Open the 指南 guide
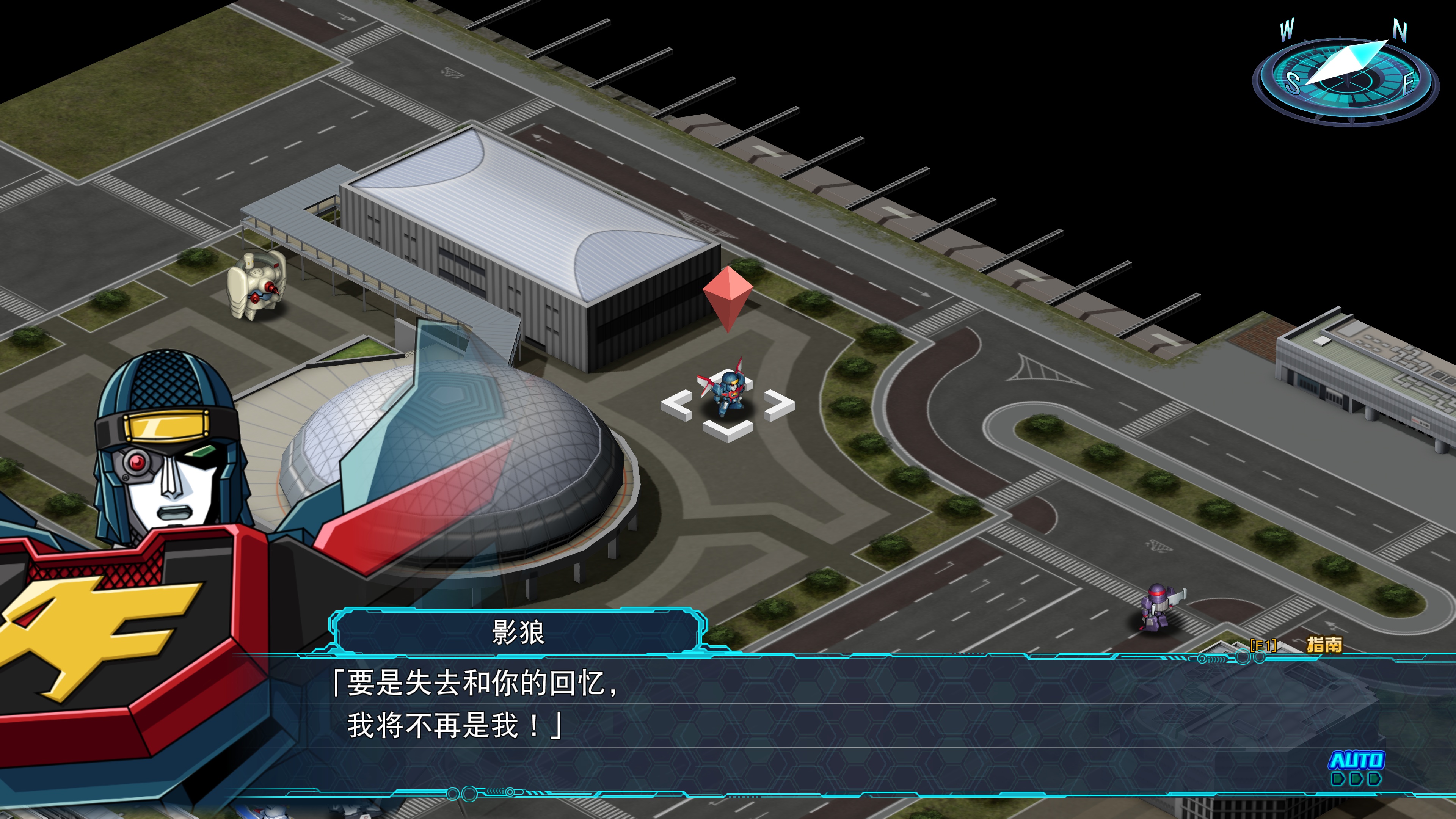 (1323, 644)
